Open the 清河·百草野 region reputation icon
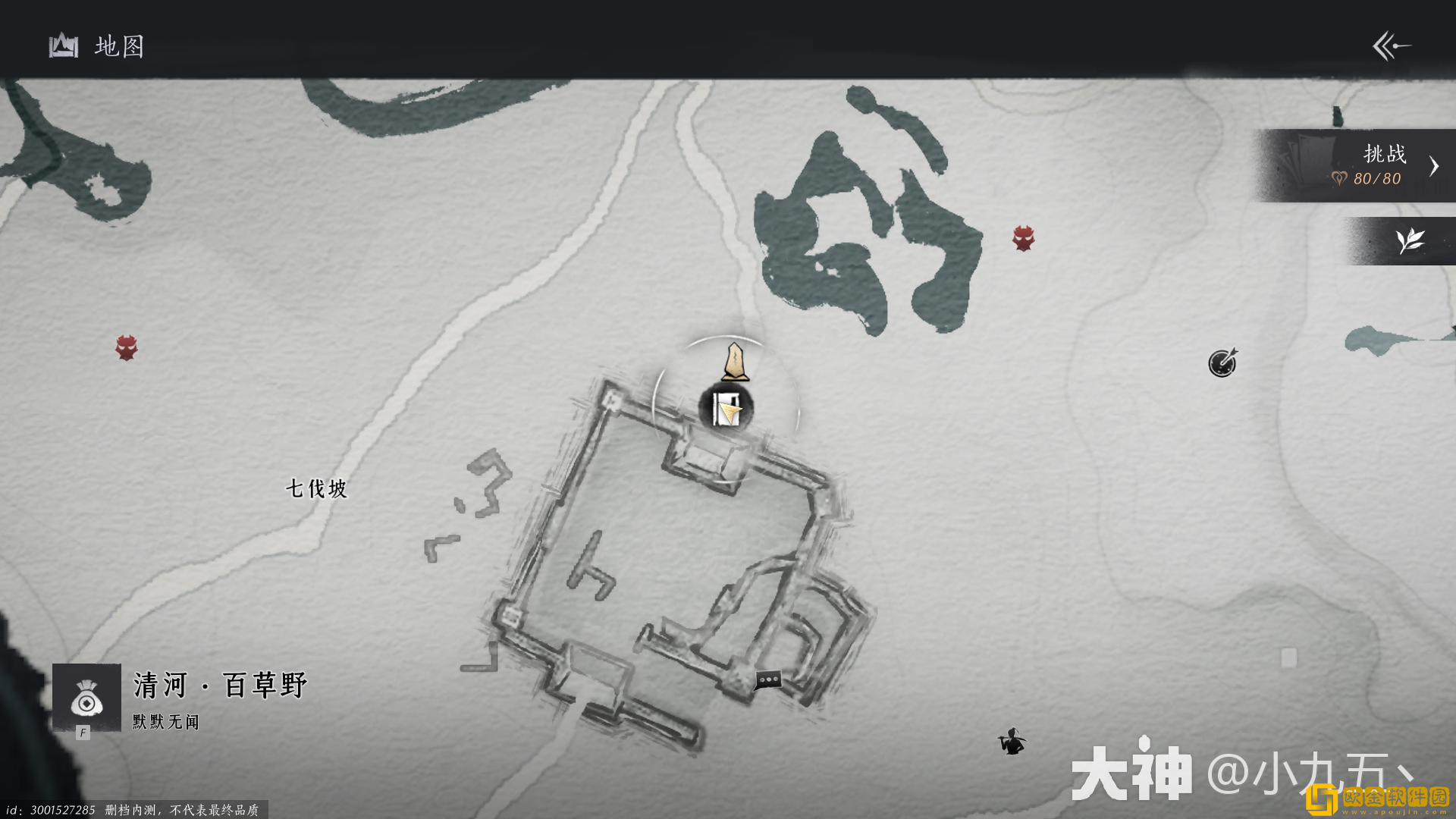Screen dimensions: 1456x819 pyautogui.click(x=86, y=698)
